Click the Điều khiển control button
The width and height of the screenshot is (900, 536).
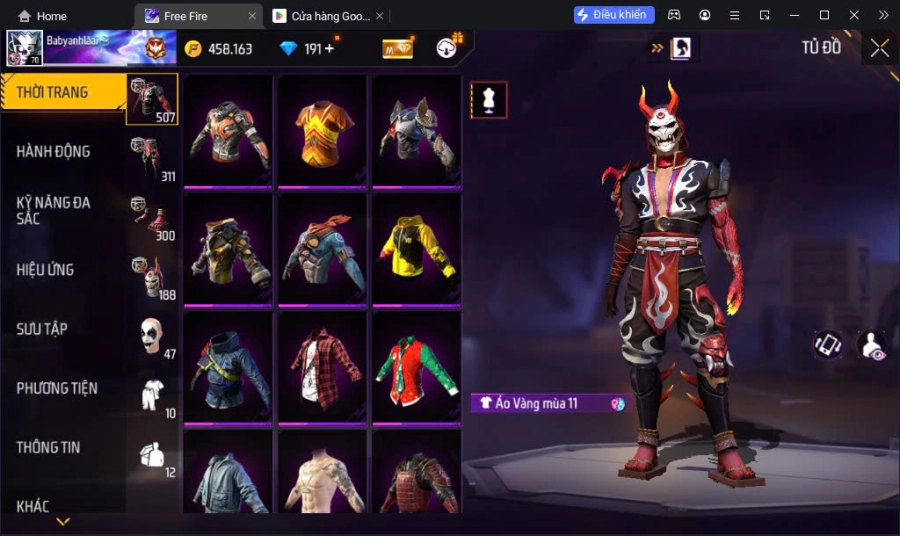[614, 15]
